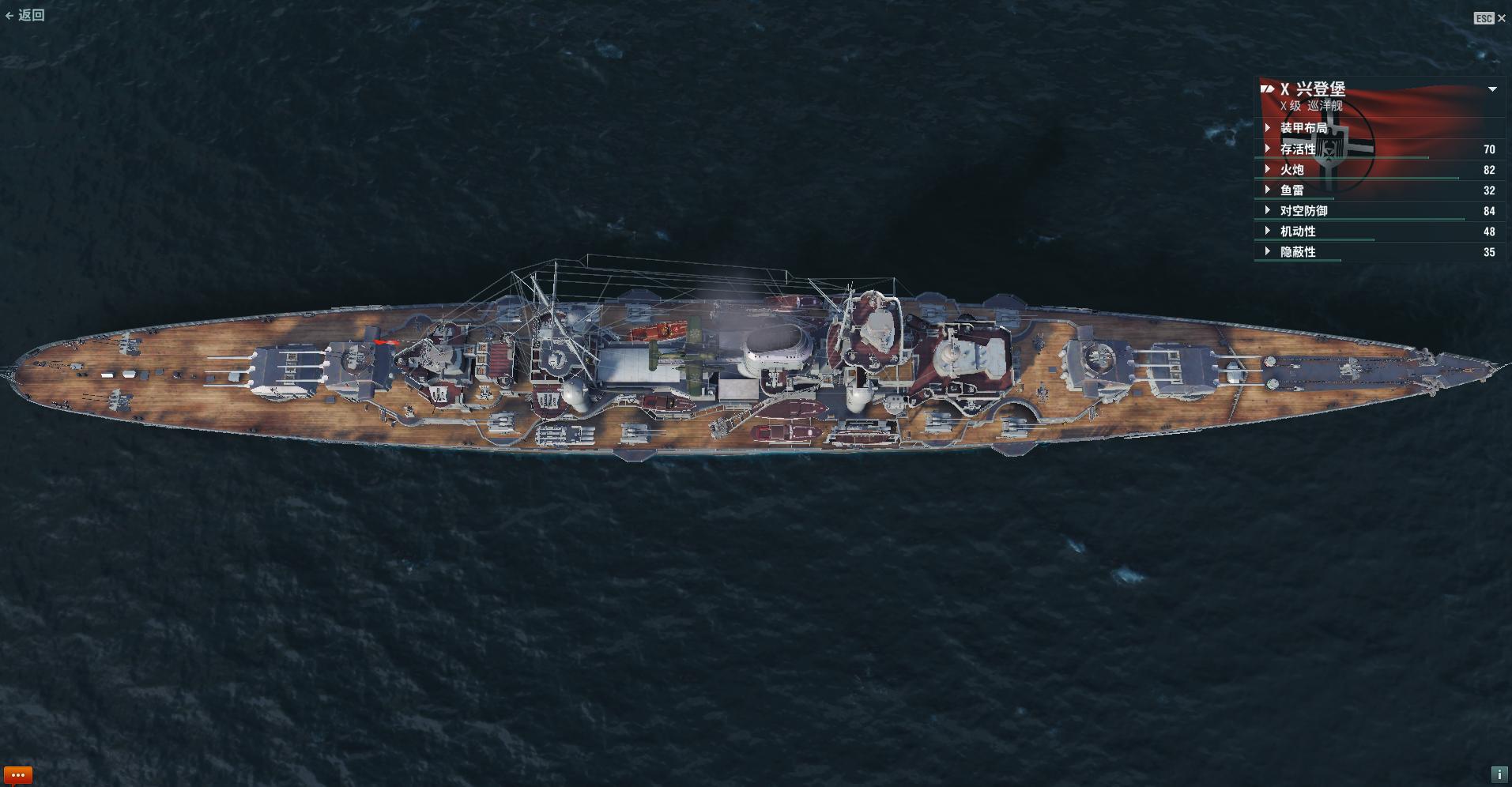Expand the 装甲布局 armor layout section
This screenshot has height=787, width=1512.
pyautogui.click(x=1303, y=128)
